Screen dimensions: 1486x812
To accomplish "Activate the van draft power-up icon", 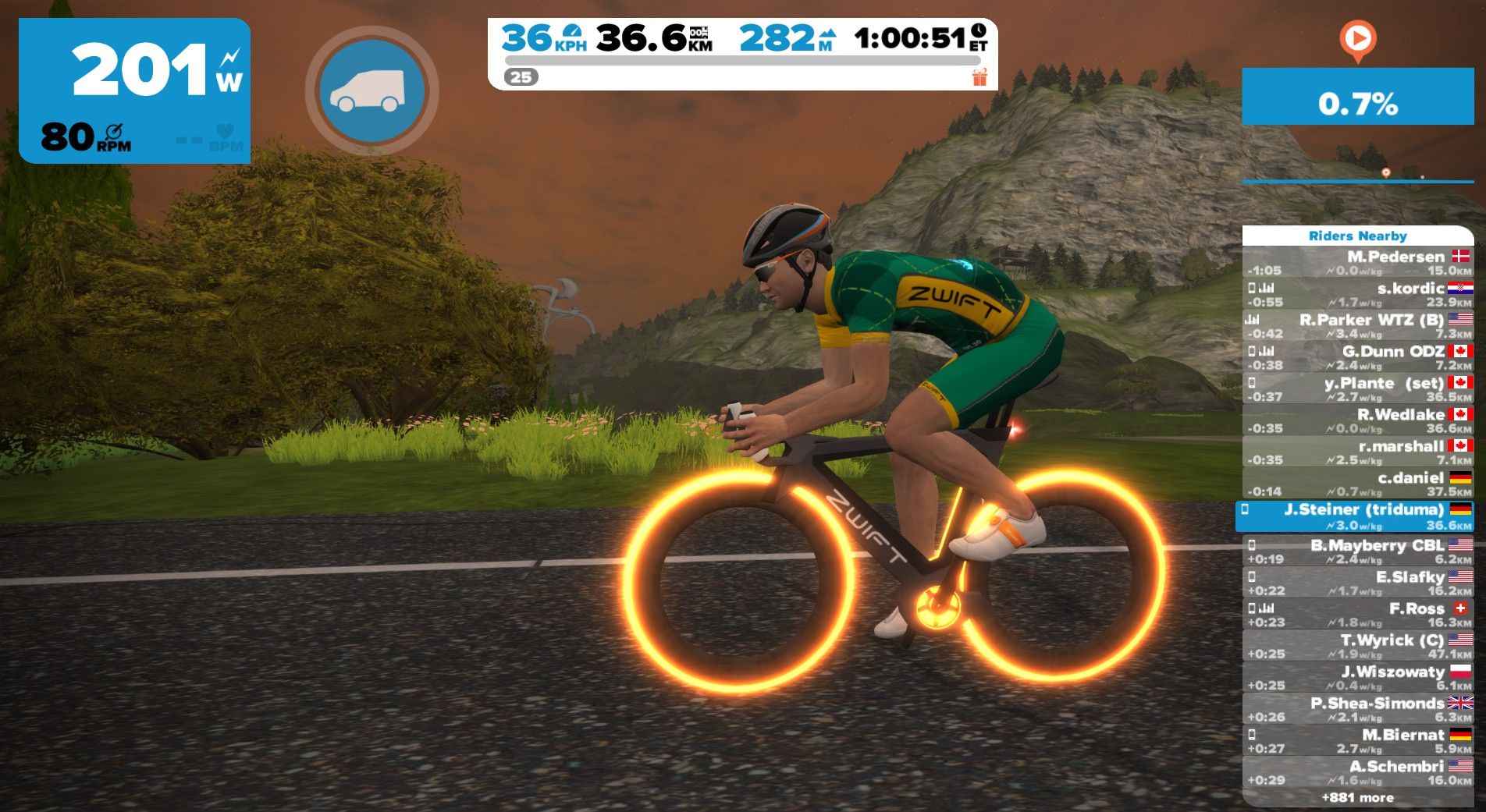I will [x=371, y=90].
